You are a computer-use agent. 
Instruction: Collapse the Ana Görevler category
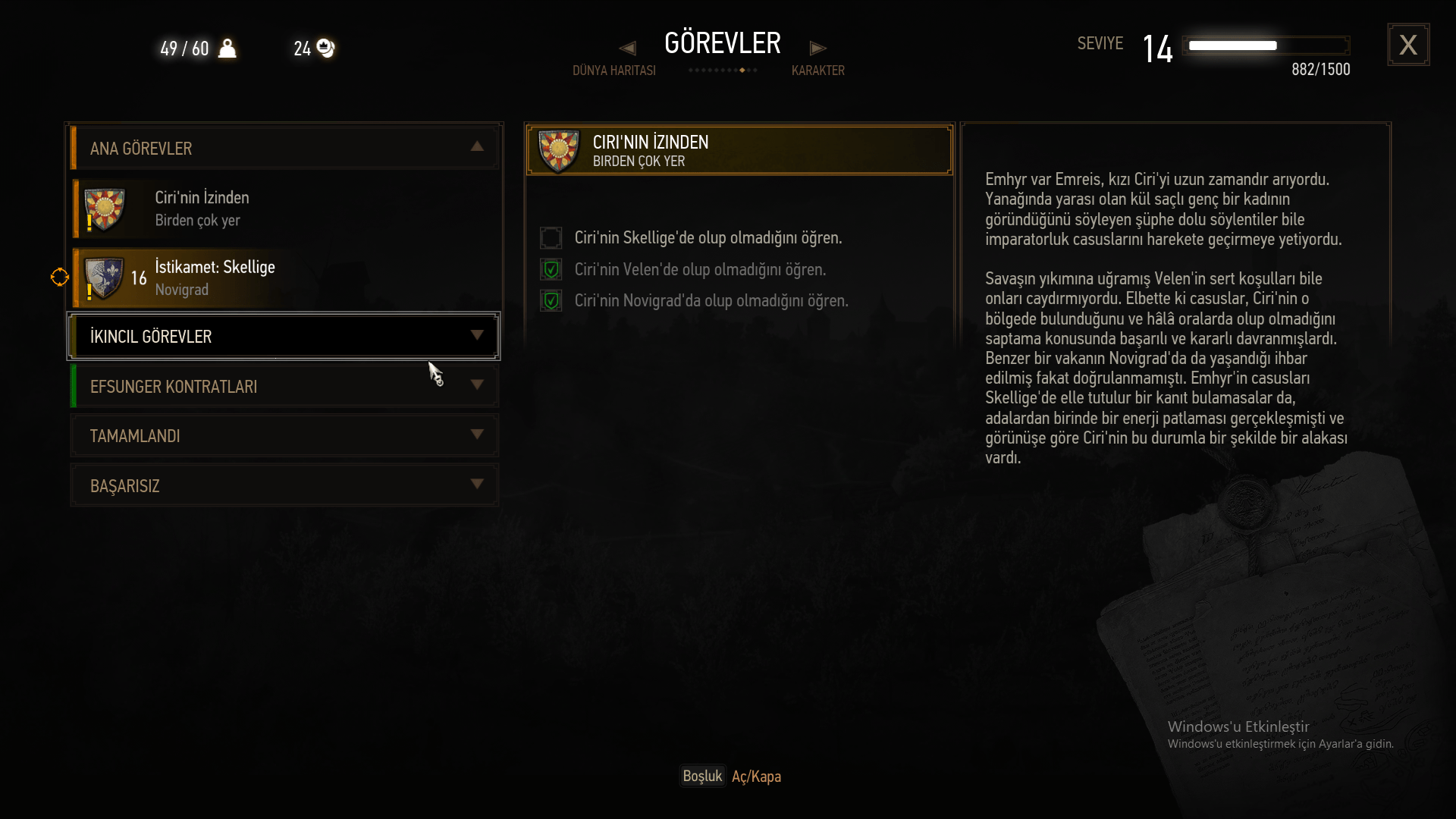click(x=476, y=147)
